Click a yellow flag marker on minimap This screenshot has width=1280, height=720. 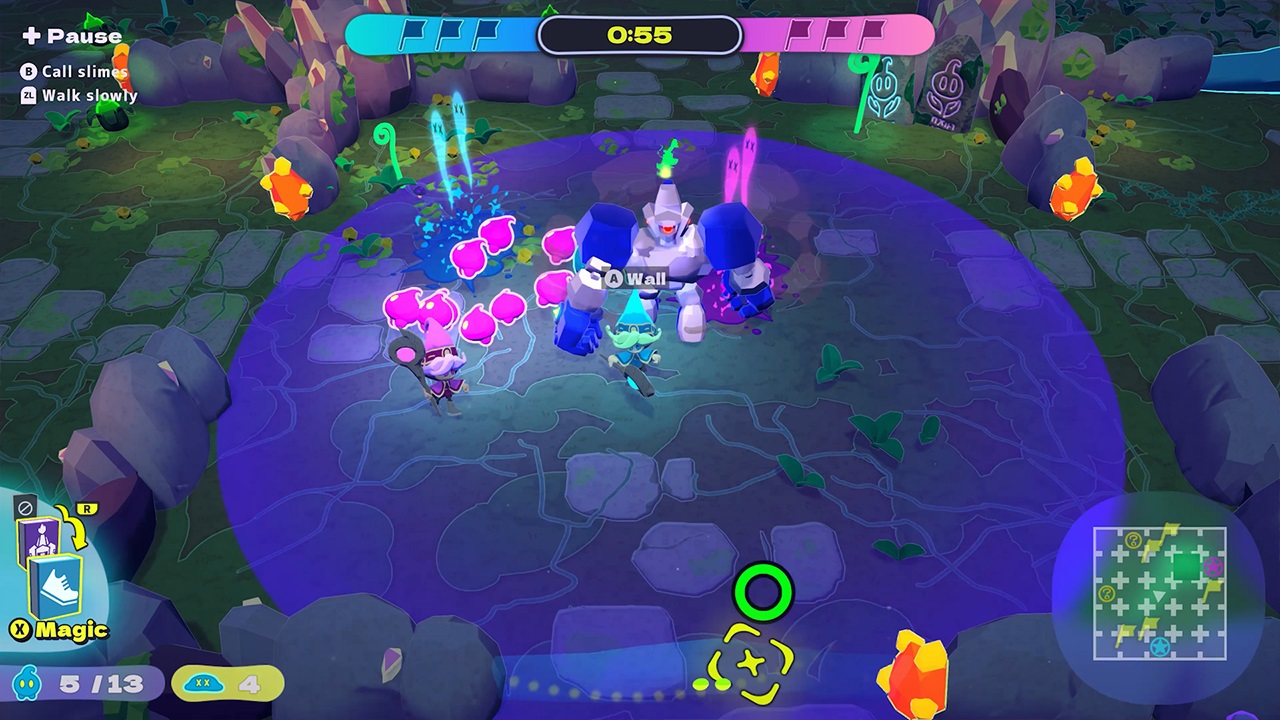[x=1170, y=528]
